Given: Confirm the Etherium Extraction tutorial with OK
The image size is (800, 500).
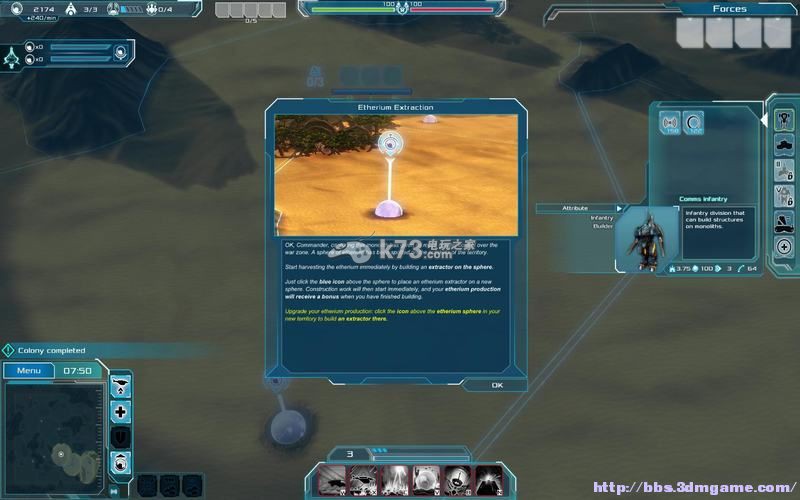Looking at the screenshot, I should [x=497, y=385].
